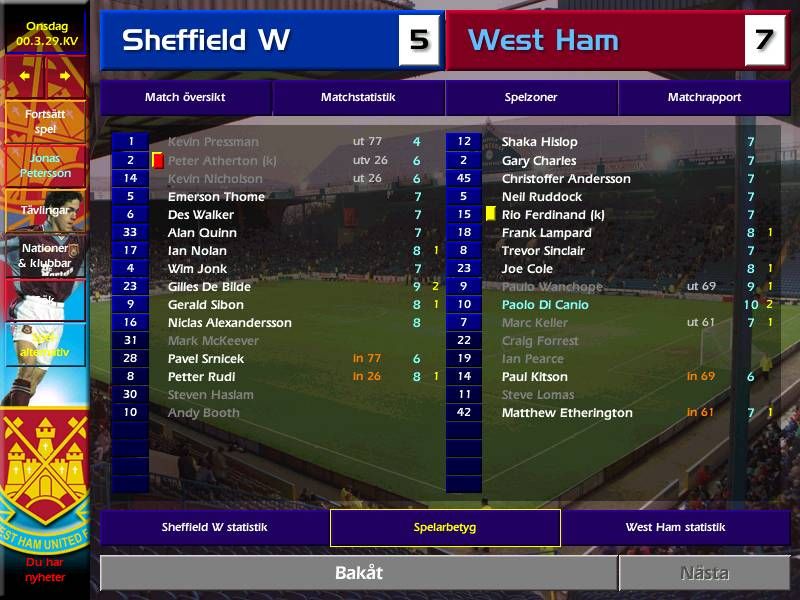The image size is (800, 600).
Task: Pick Petter Rudi in the Sheffield W list
Action: tap(200, 377)
